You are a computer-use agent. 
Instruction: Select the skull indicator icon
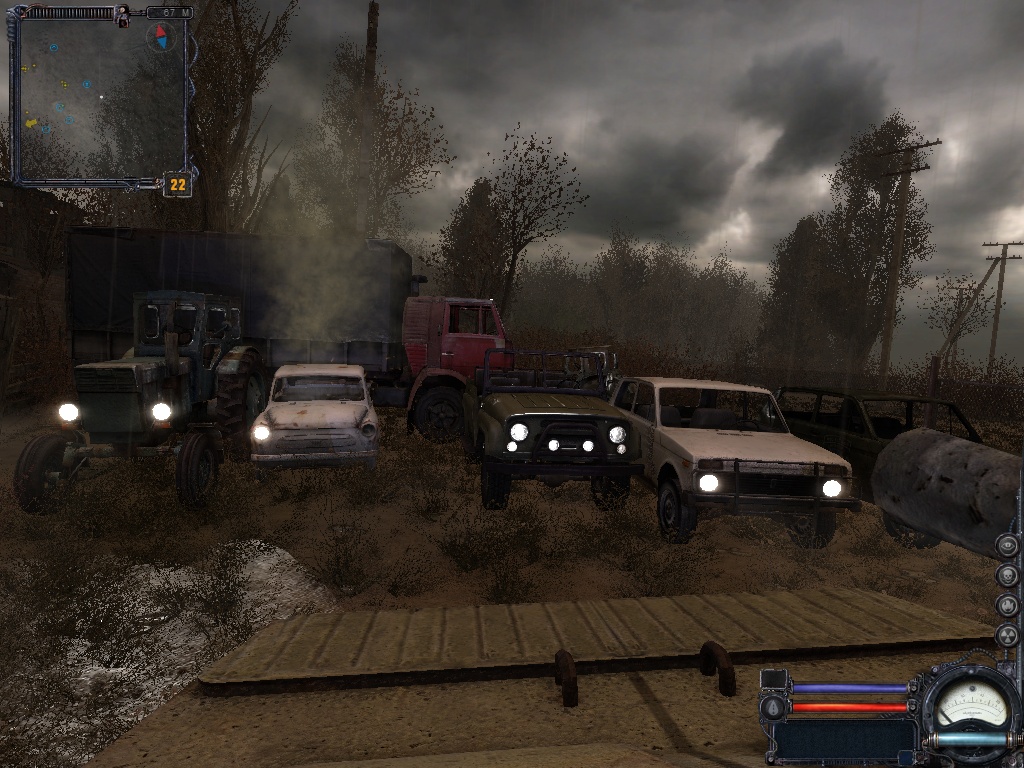coord(1007,576)
